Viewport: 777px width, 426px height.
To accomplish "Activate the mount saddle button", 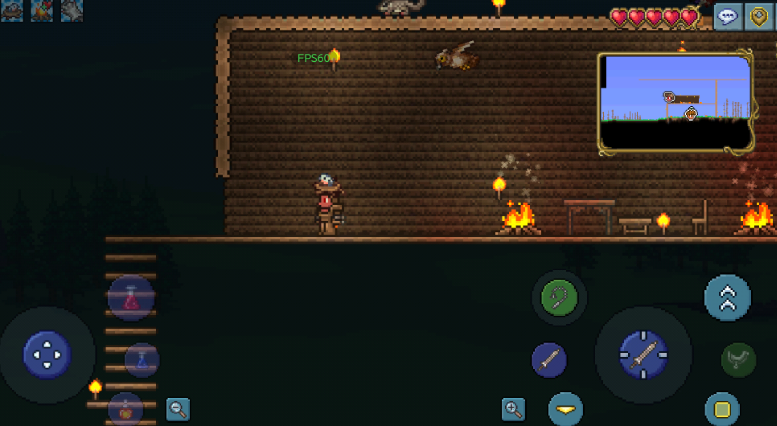I will click(x=738, y=360).
